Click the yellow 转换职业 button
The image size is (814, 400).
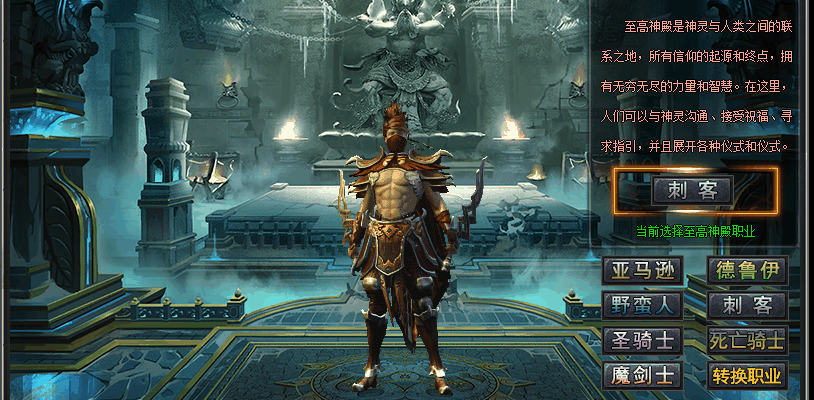(x=747, y=375)
